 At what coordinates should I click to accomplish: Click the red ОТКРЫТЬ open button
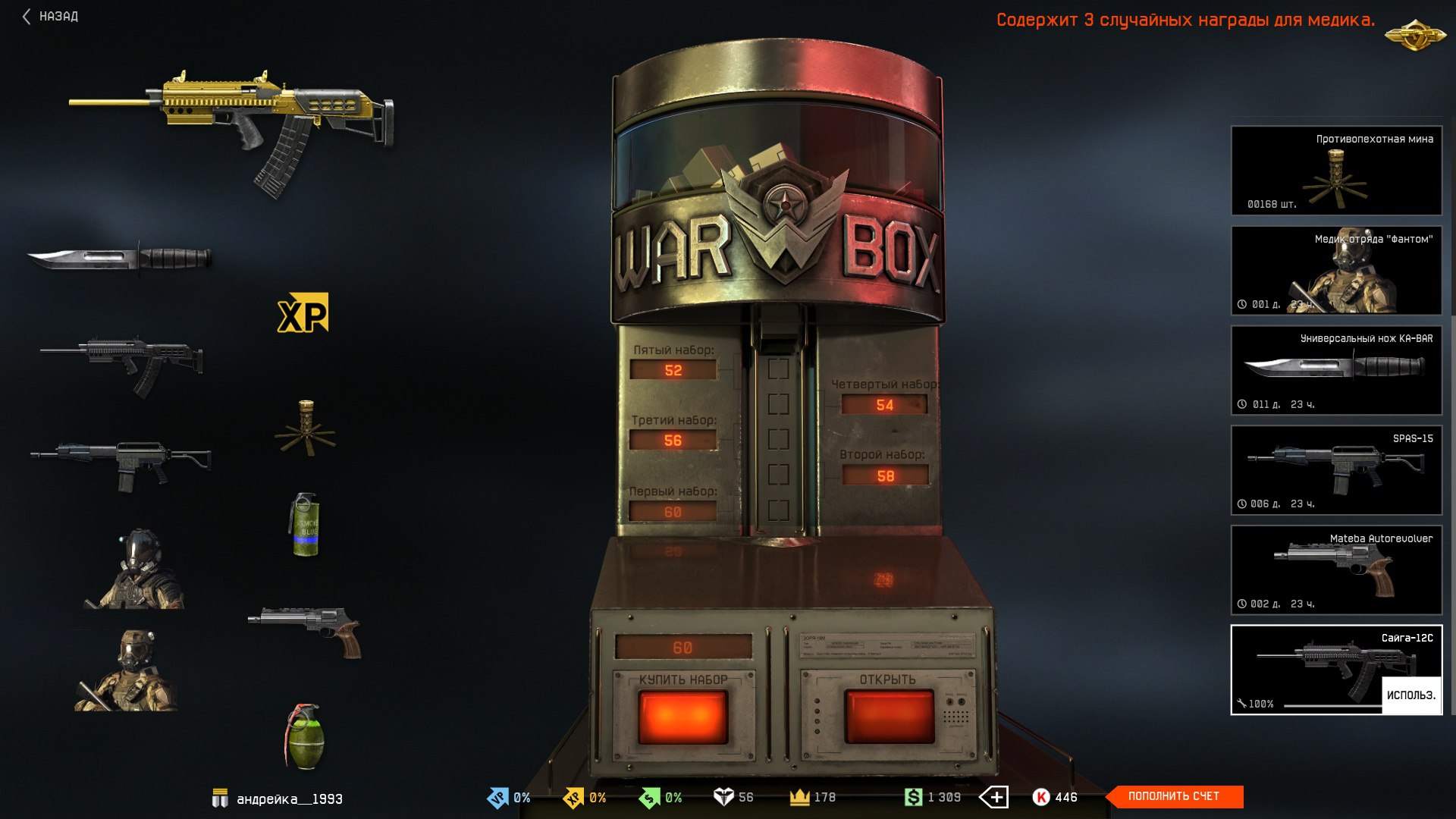click(889, 716)
